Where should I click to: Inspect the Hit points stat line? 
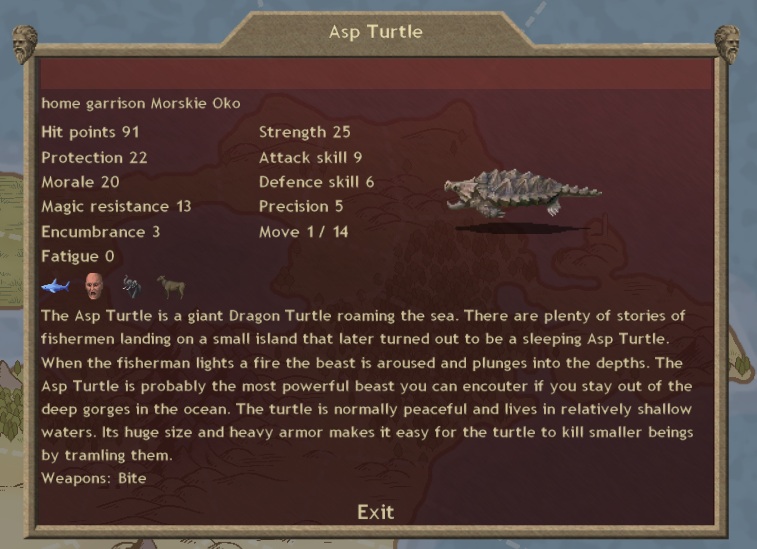(90, 132)
